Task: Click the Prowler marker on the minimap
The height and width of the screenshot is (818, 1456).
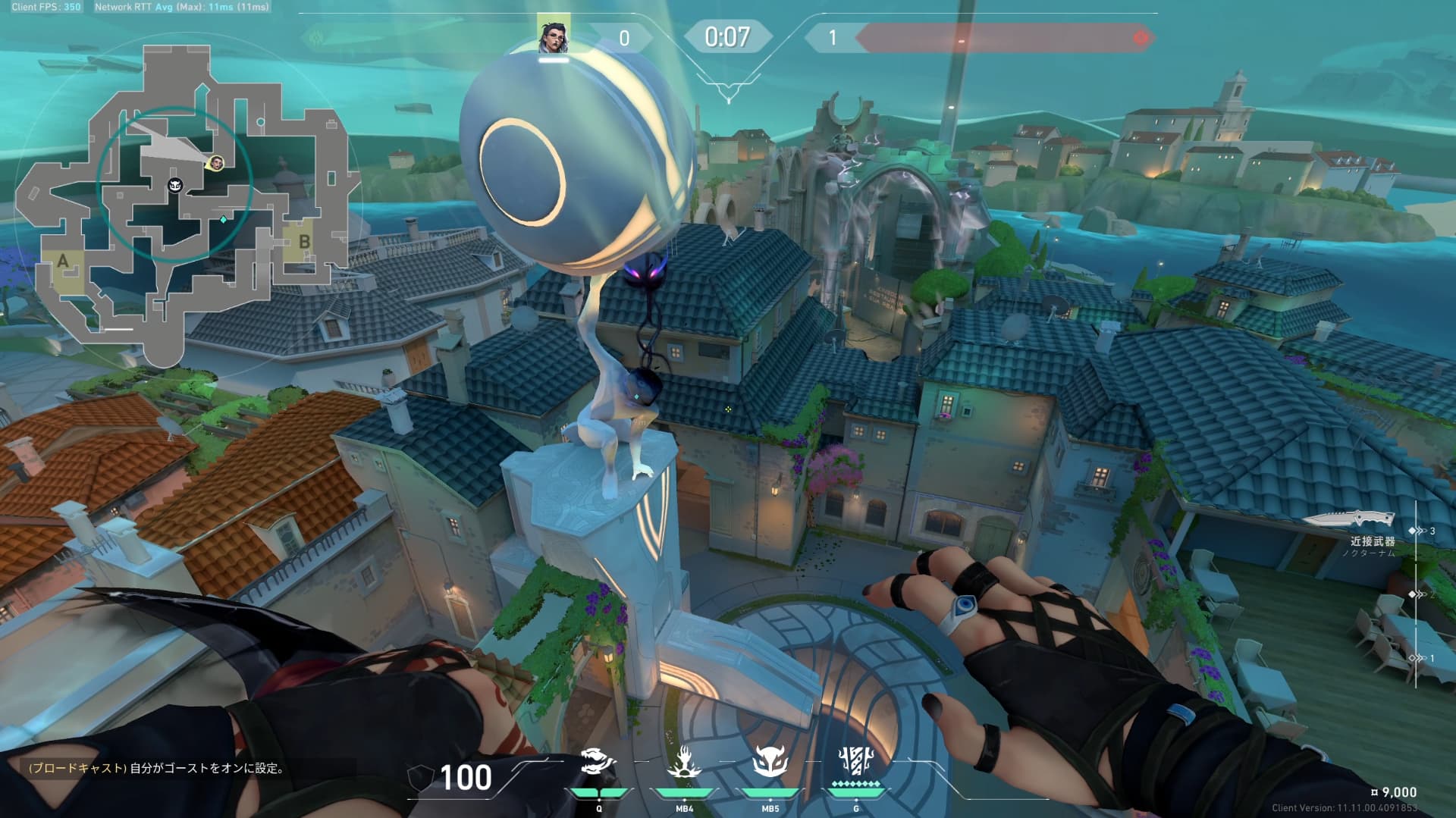Action: (x=175, y=186)
